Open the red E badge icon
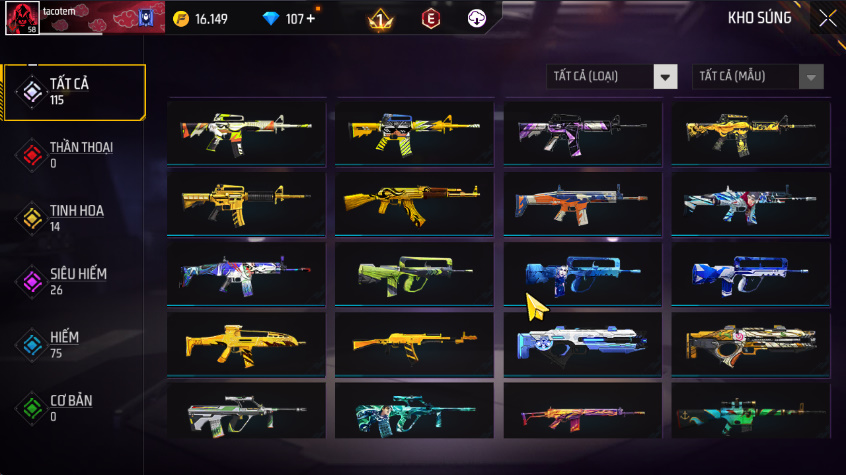 click(430, 19)
